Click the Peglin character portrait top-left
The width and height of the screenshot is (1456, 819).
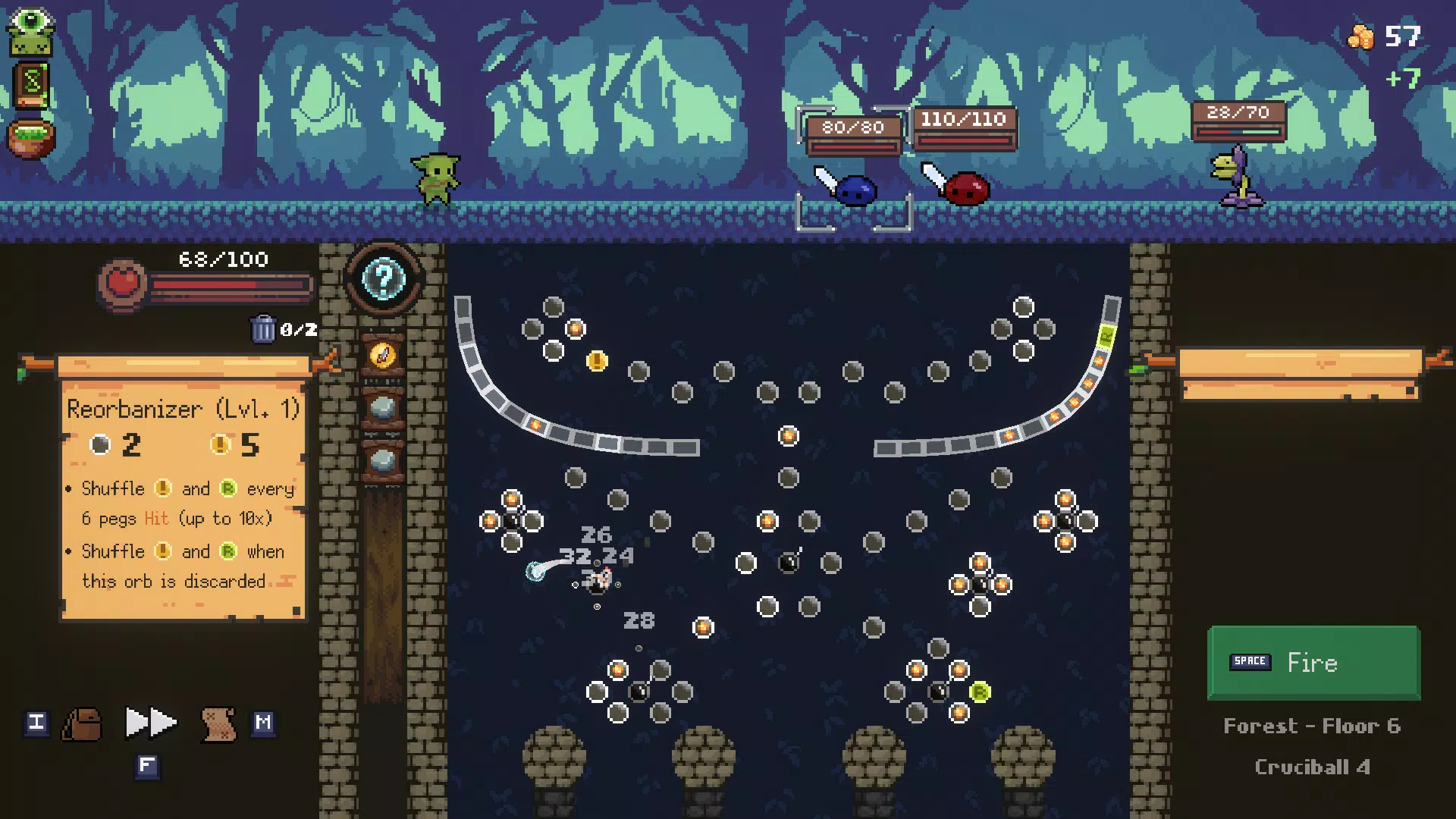pyautogui.click(x=30, y=30)
